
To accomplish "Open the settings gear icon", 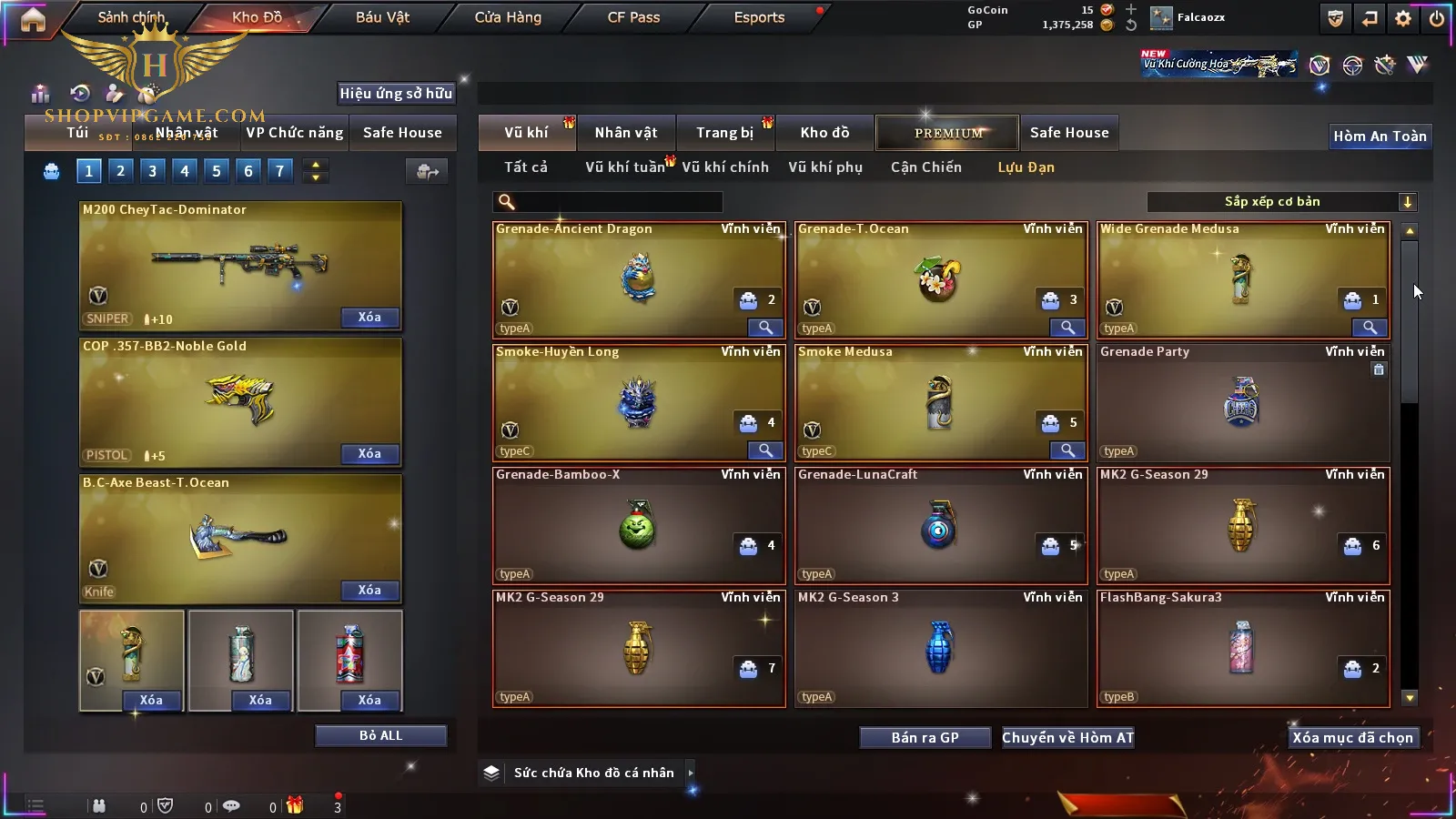I will pyautogui.click(x=1403, y=18).
